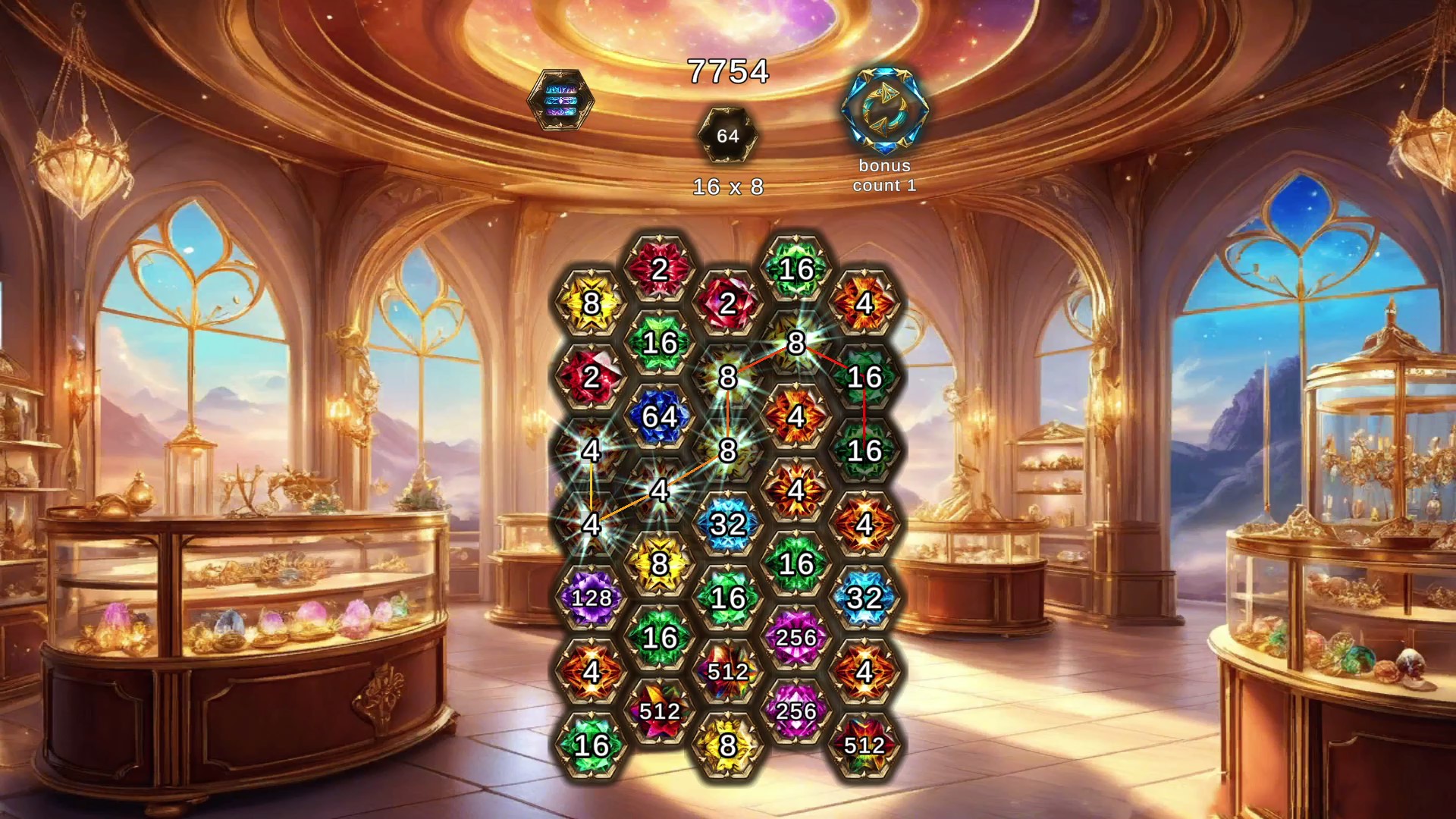Click the bonus count 1 label
This screenshot has height=819, width=1456.
(885, 176)
